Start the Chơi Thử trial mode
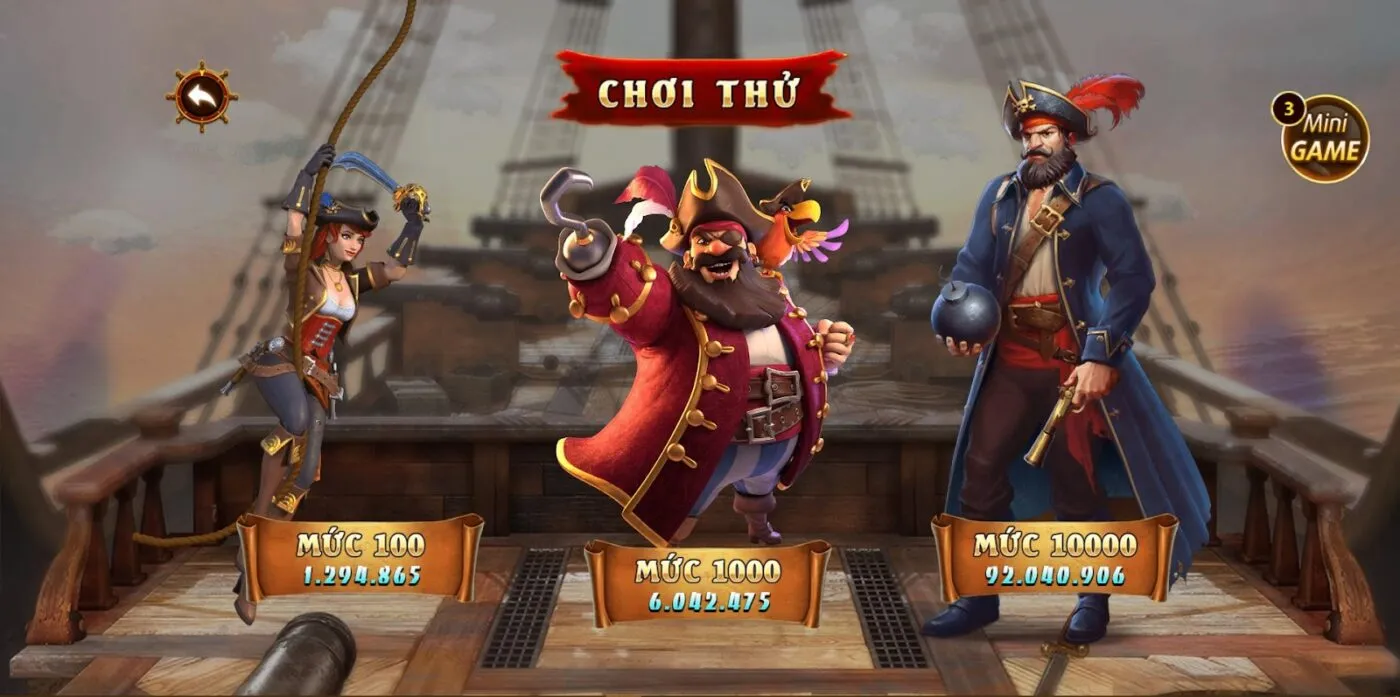Viewport: 1400px width, 697px height. (x=699, y=92)
